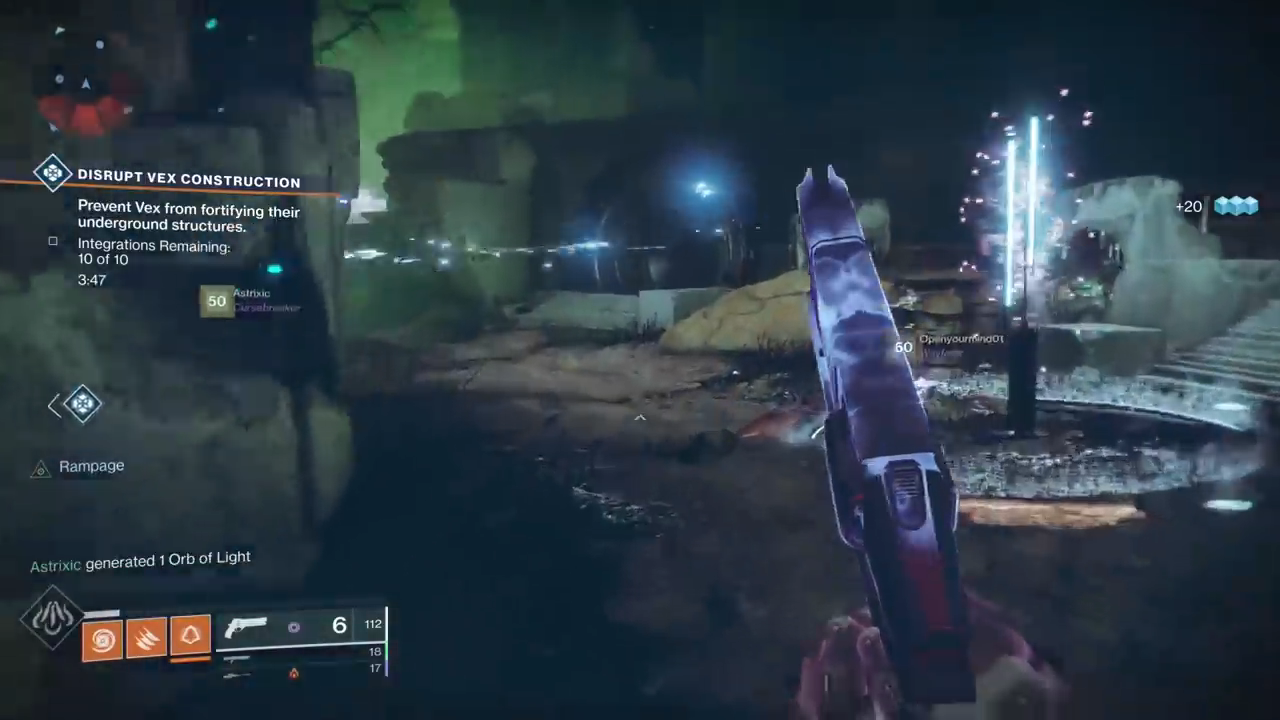The image size is (1280, 720).
Task: Select the Disrupt Vex Construction event header
Action: tap(188, 181)
